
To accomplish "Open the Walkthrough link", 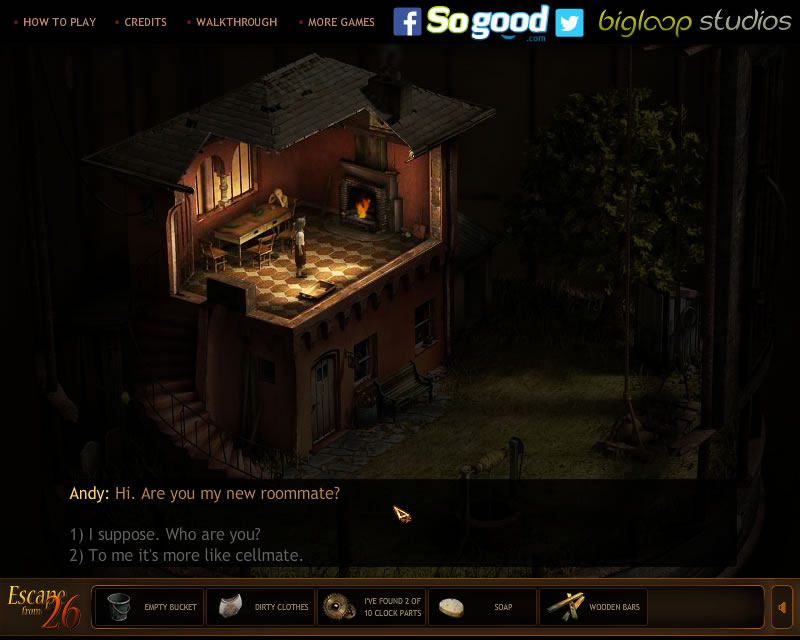I will point(236,22).
